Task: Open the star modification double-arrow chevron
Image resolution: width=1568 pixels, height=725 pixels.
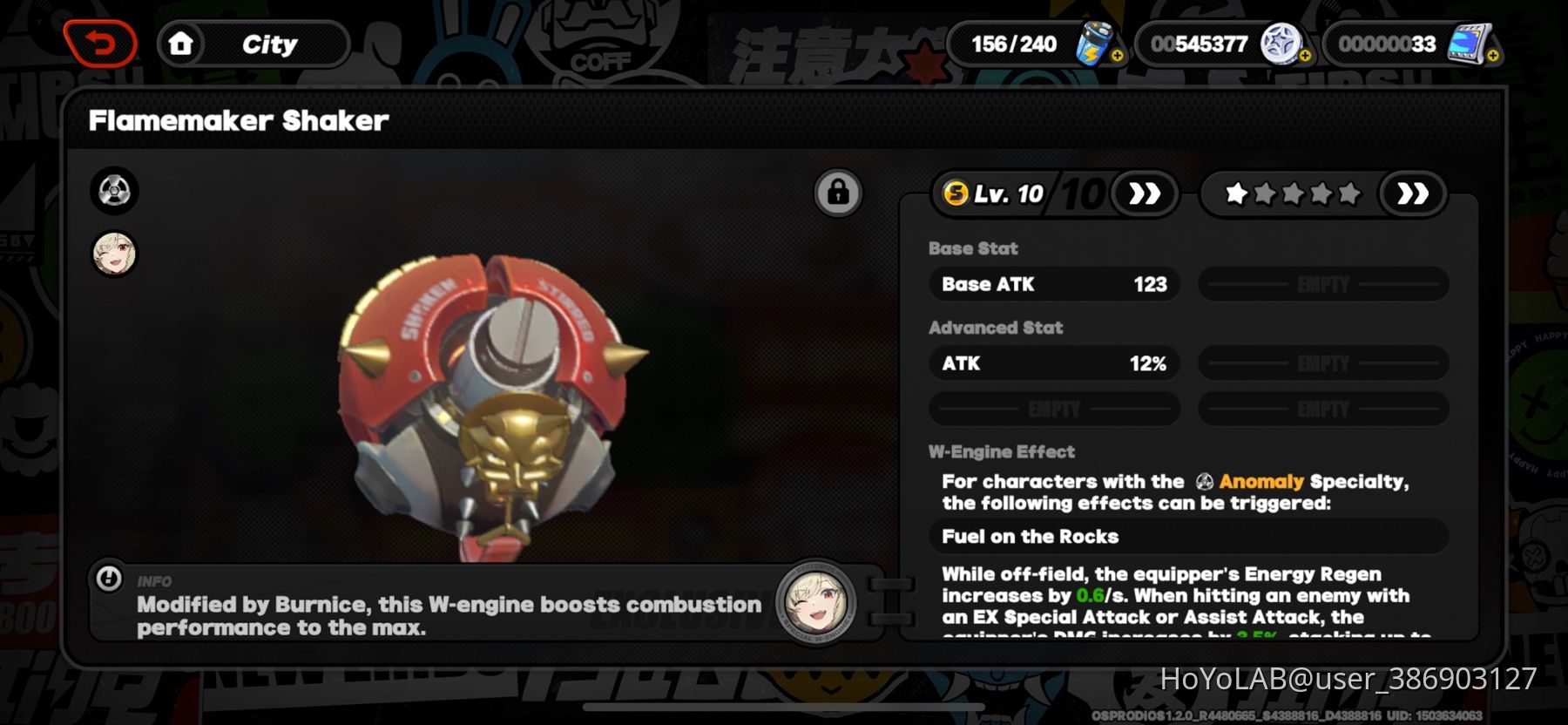Action: 1414,193
